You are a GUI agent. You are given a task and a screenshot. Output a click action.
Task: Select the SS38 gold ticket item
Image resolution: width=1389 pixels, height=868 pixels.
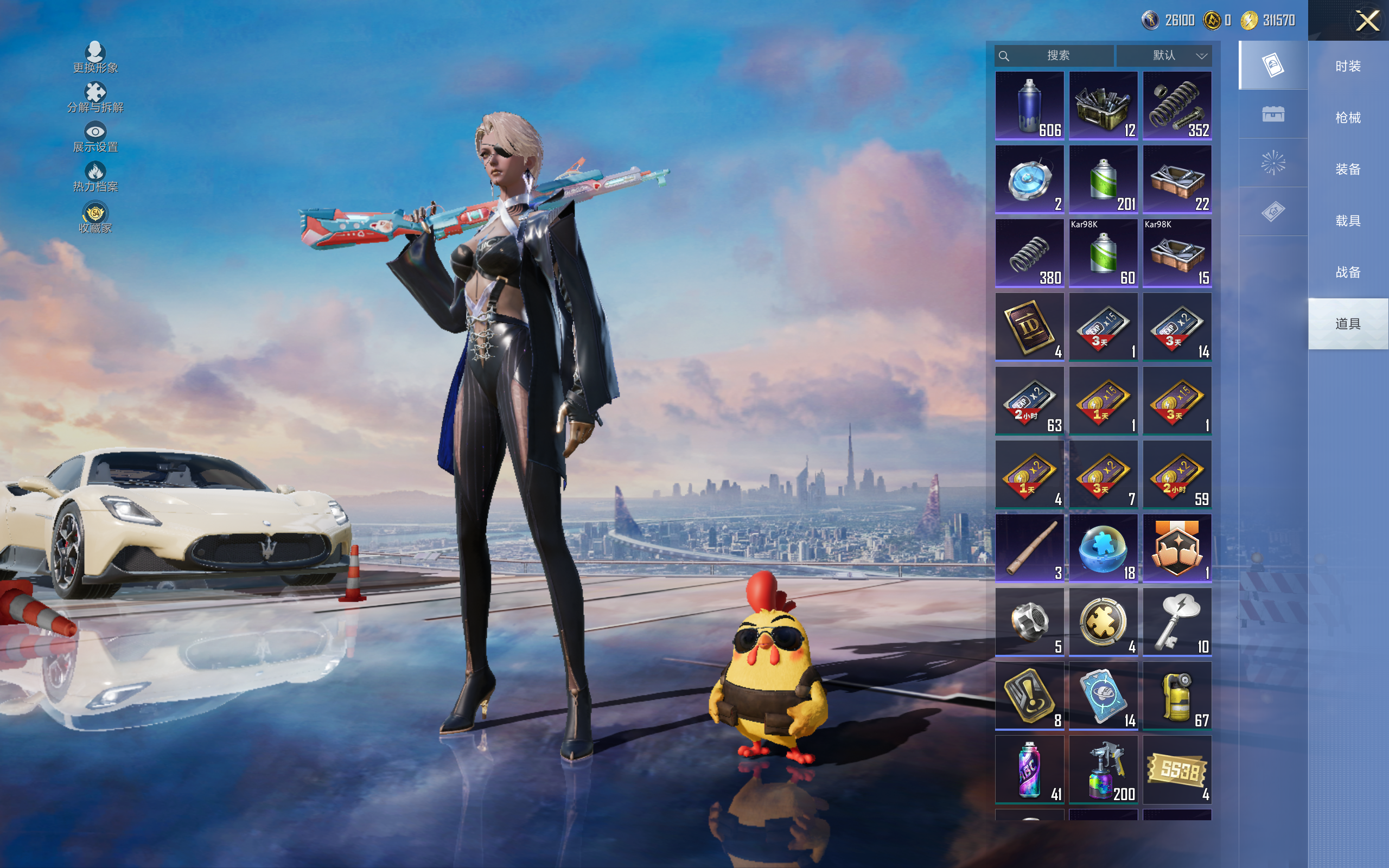click(1177, 769)
